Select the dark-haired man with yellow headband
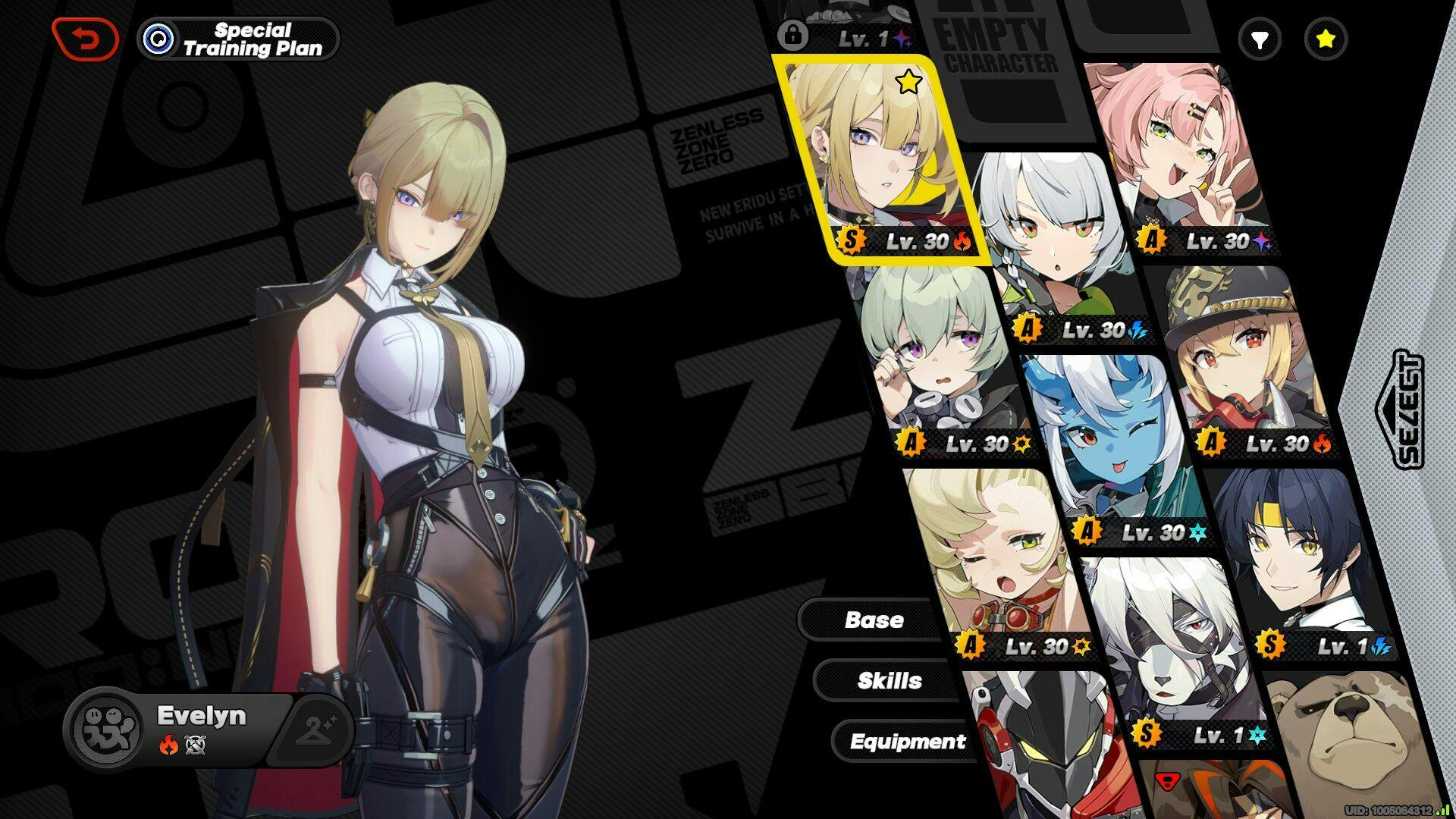Screen dimensions: 1456x819 tap(1297, 561)
